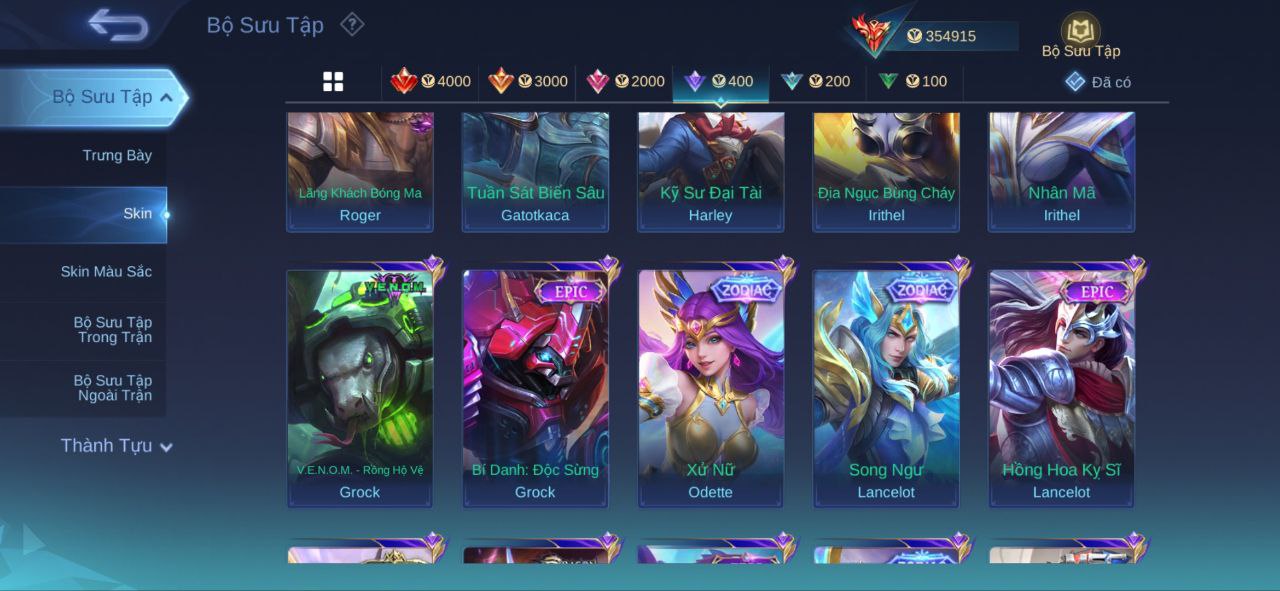1280x591 pixels.
Task: Open Bộ Sưu Tập Ngoài Trận
Action: pos(113,388)
